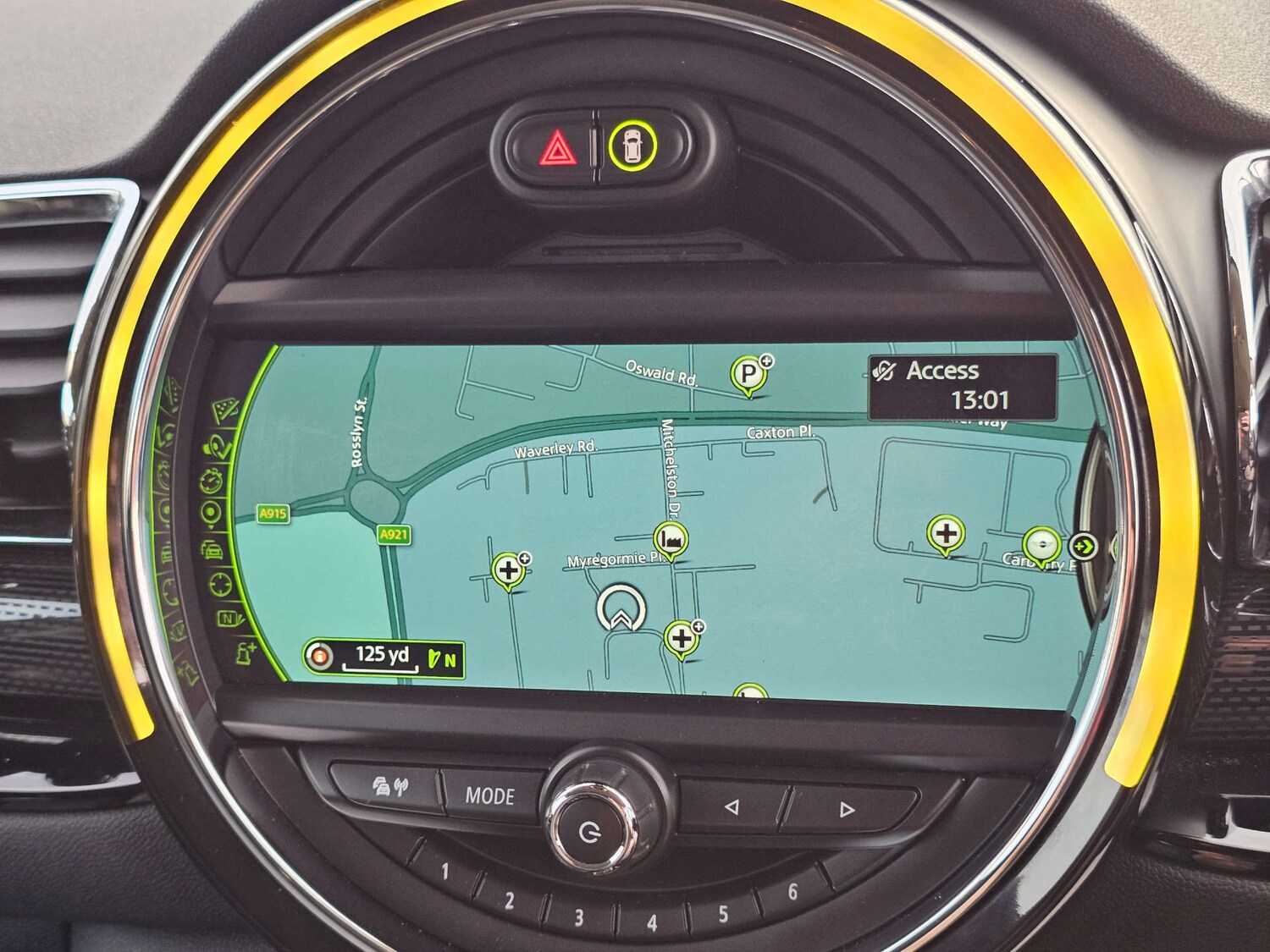Click the 125 yd map scale indicator
The image size is (1270, 952).
tap(383, 658)
